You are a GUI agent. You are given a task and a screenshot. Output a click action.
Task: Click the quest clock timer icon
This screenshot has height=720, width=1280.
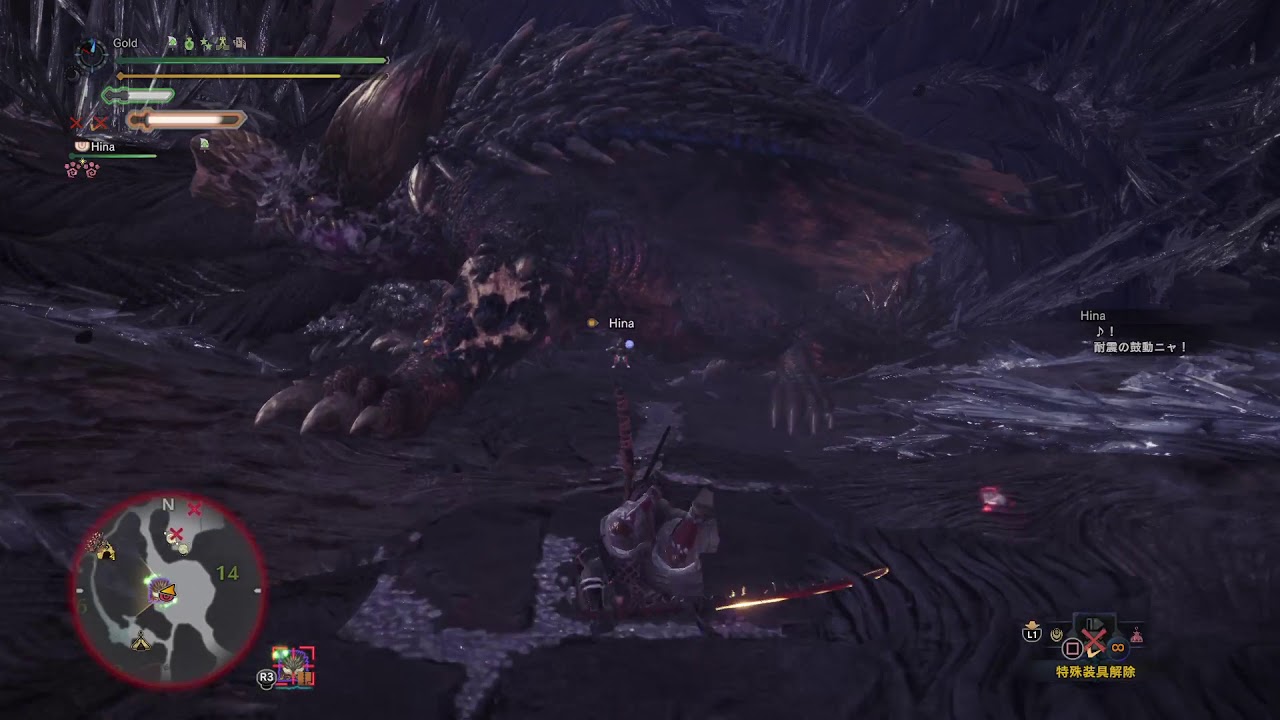point(92,53)
